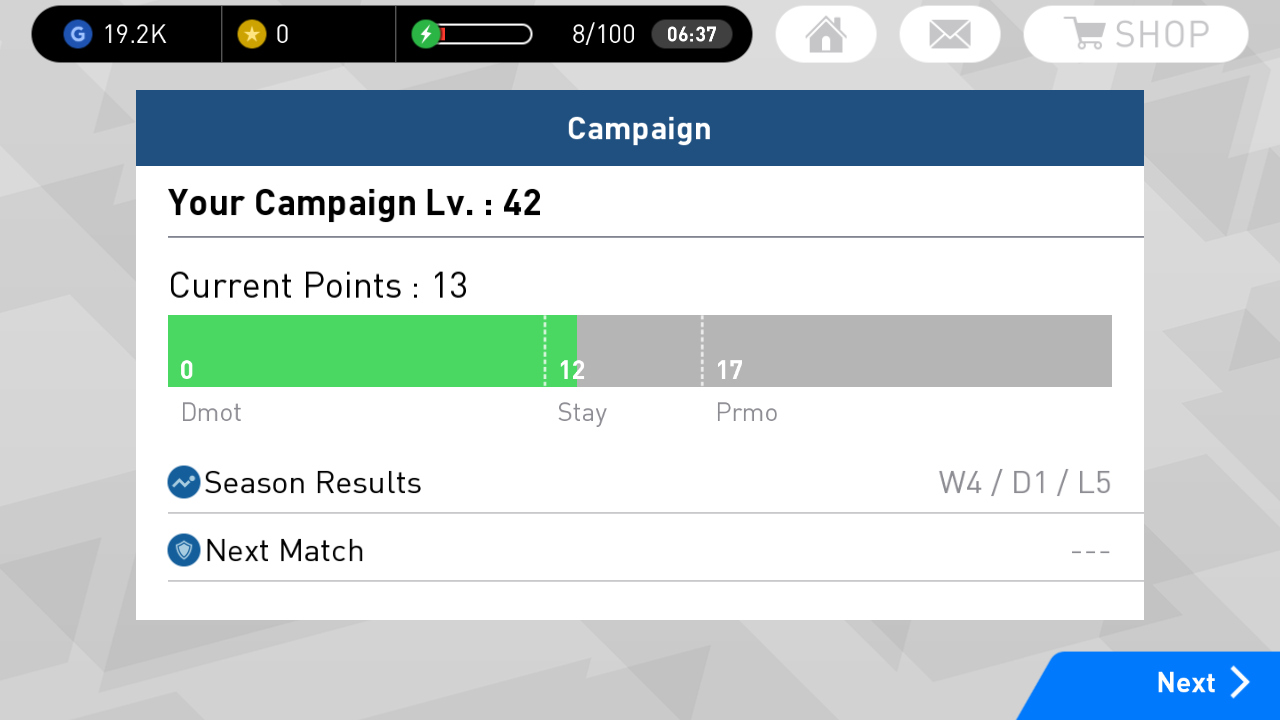Tap the Prmo threshold label

pyautogui.click(x=746, y=412)
